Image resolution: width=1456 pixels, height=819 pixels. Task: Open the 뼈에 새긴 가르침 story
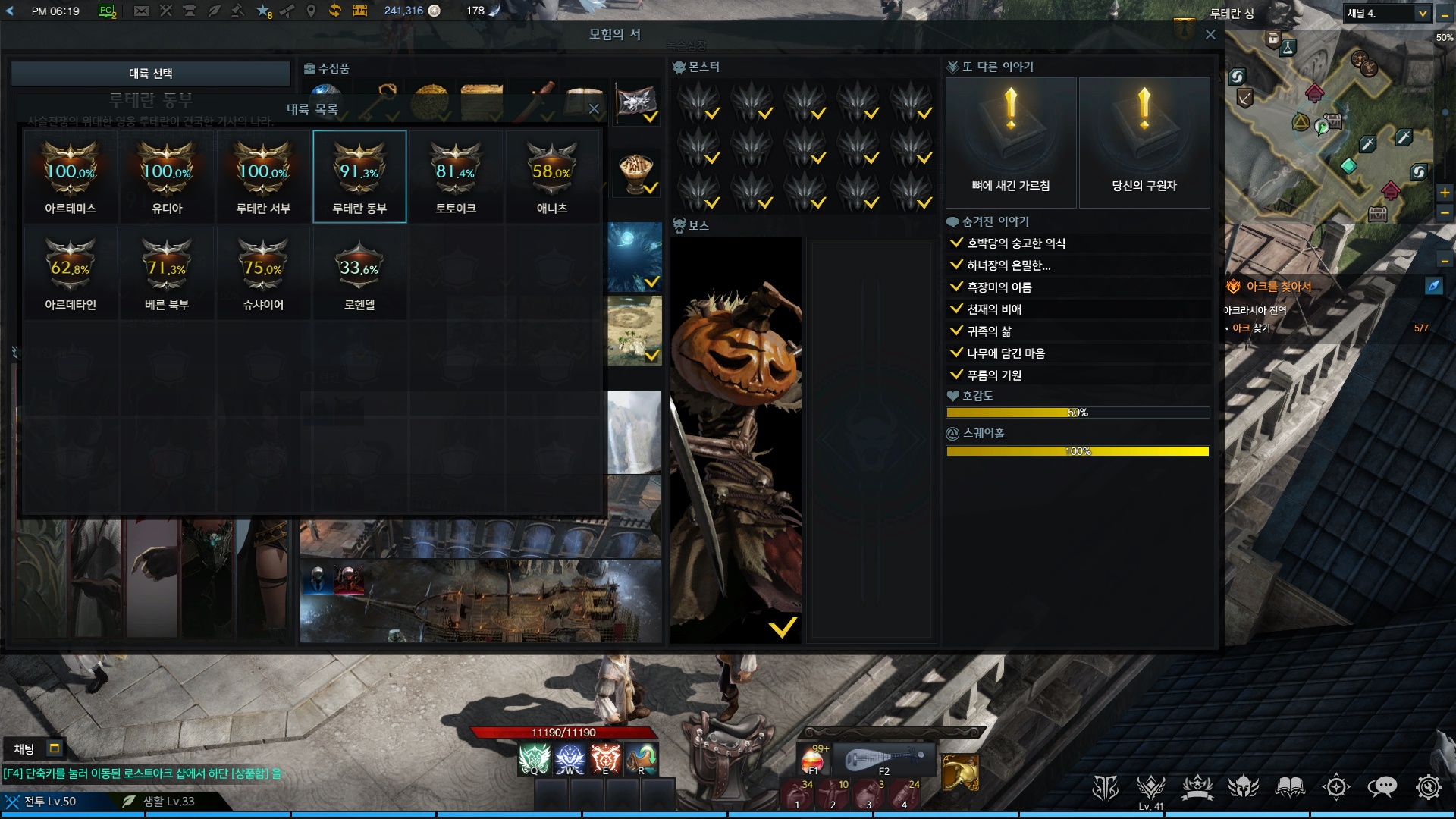pos(1011,143)
